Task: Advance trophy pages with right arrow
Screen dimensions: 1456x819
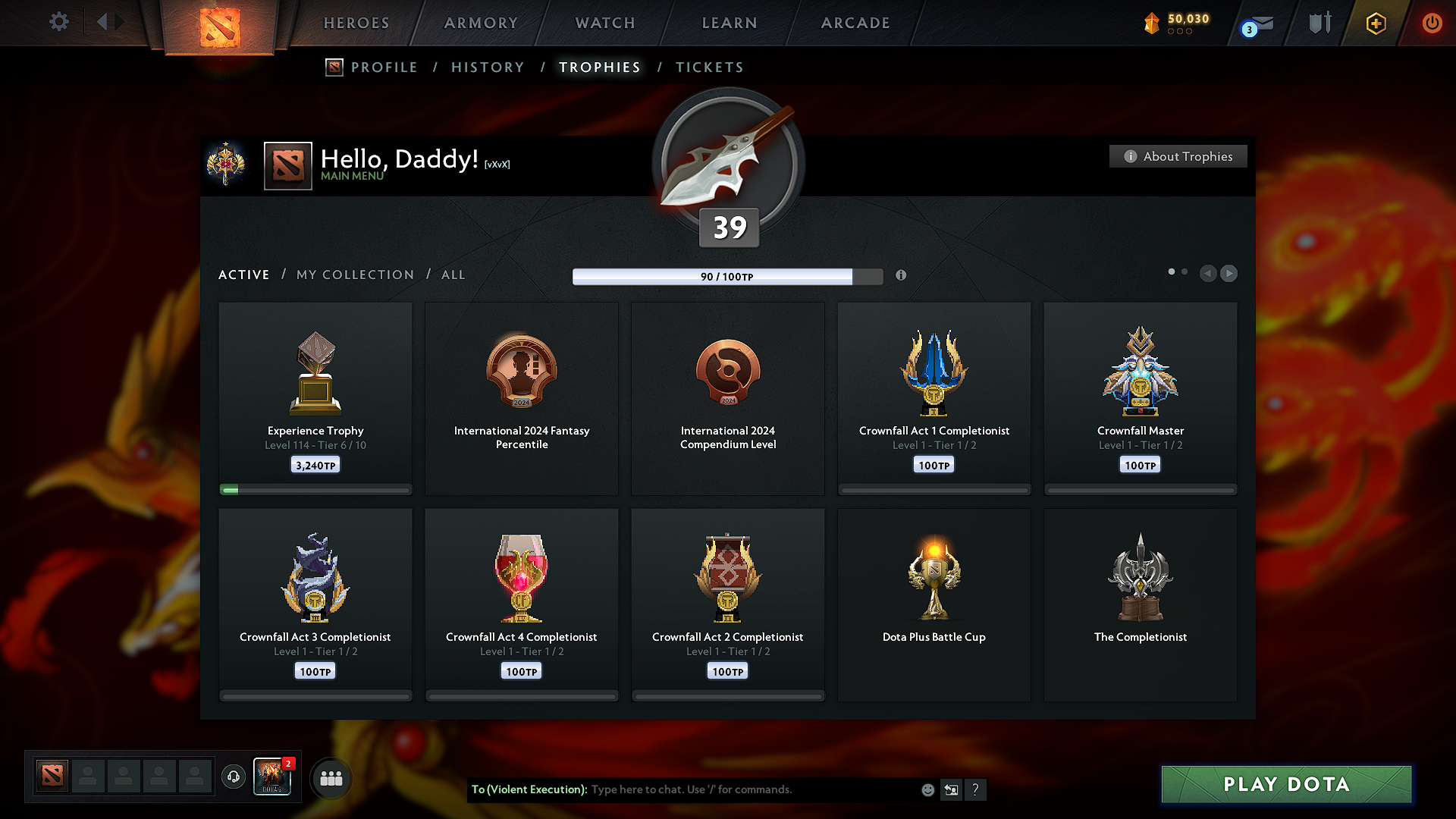Action: [1228, 274]
